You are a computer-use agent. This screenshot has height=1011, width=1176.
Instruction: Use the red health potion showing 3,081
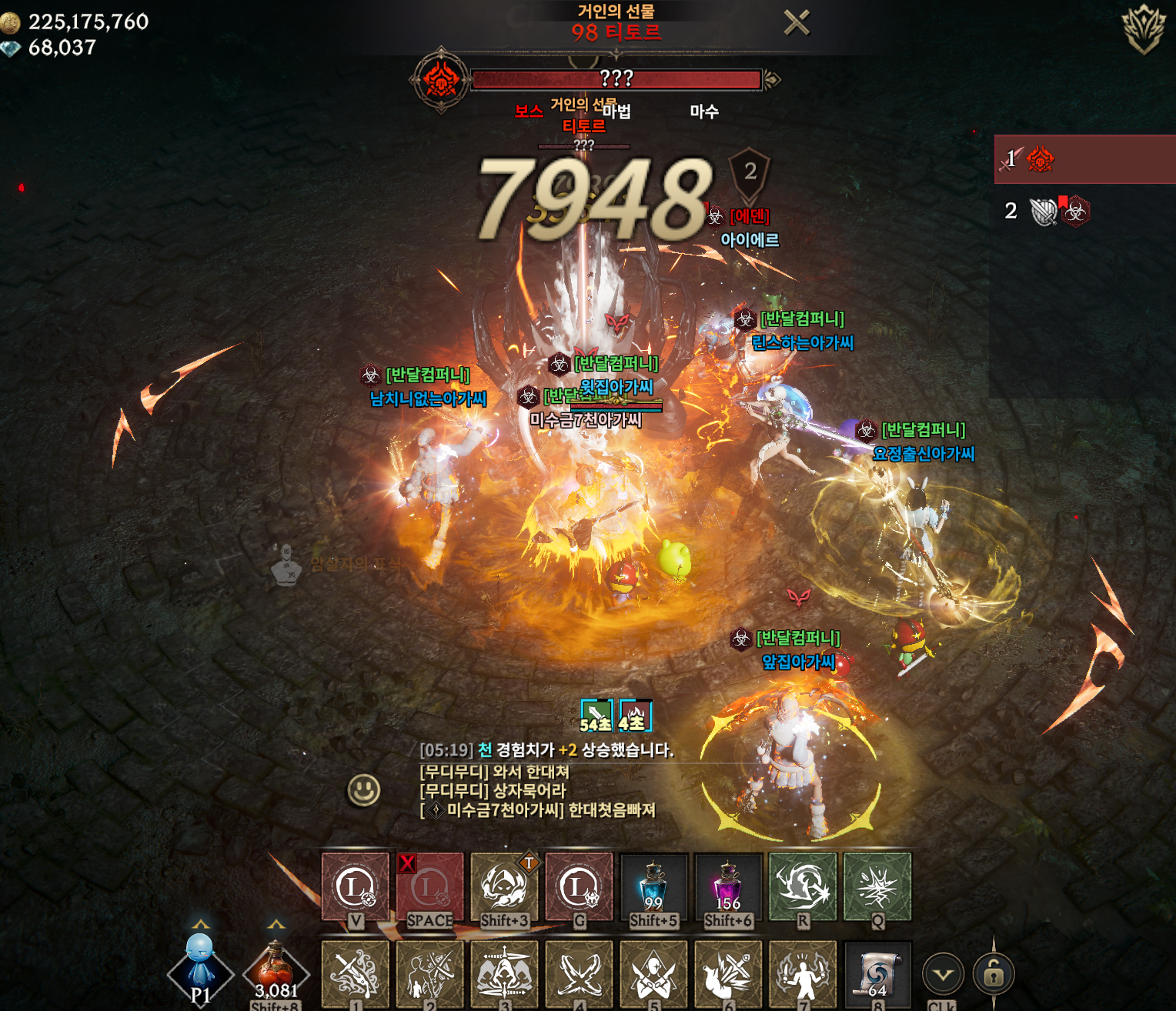tap(276, 971)
